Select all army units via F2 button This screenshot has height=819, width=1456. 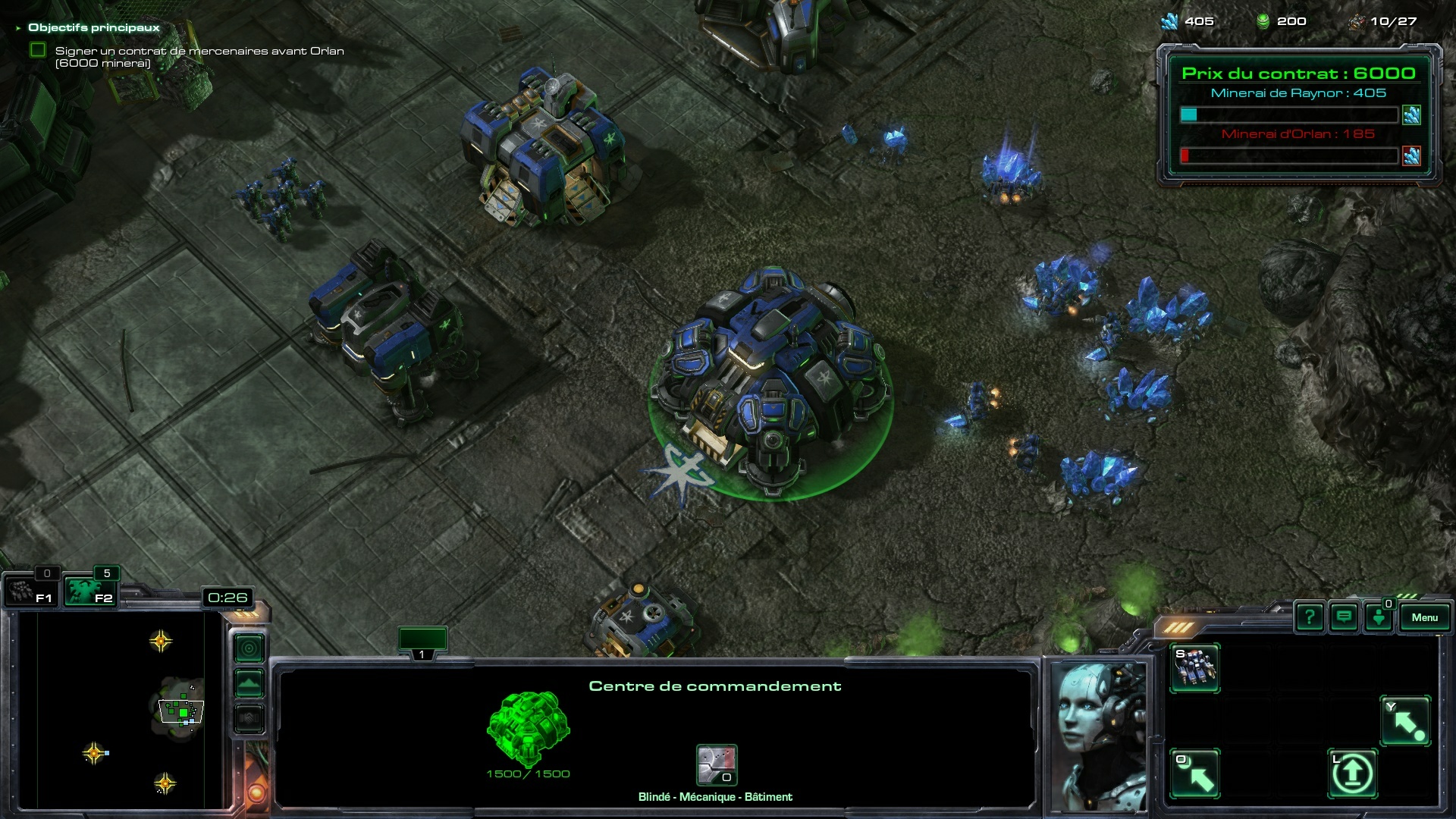point(89,591)
